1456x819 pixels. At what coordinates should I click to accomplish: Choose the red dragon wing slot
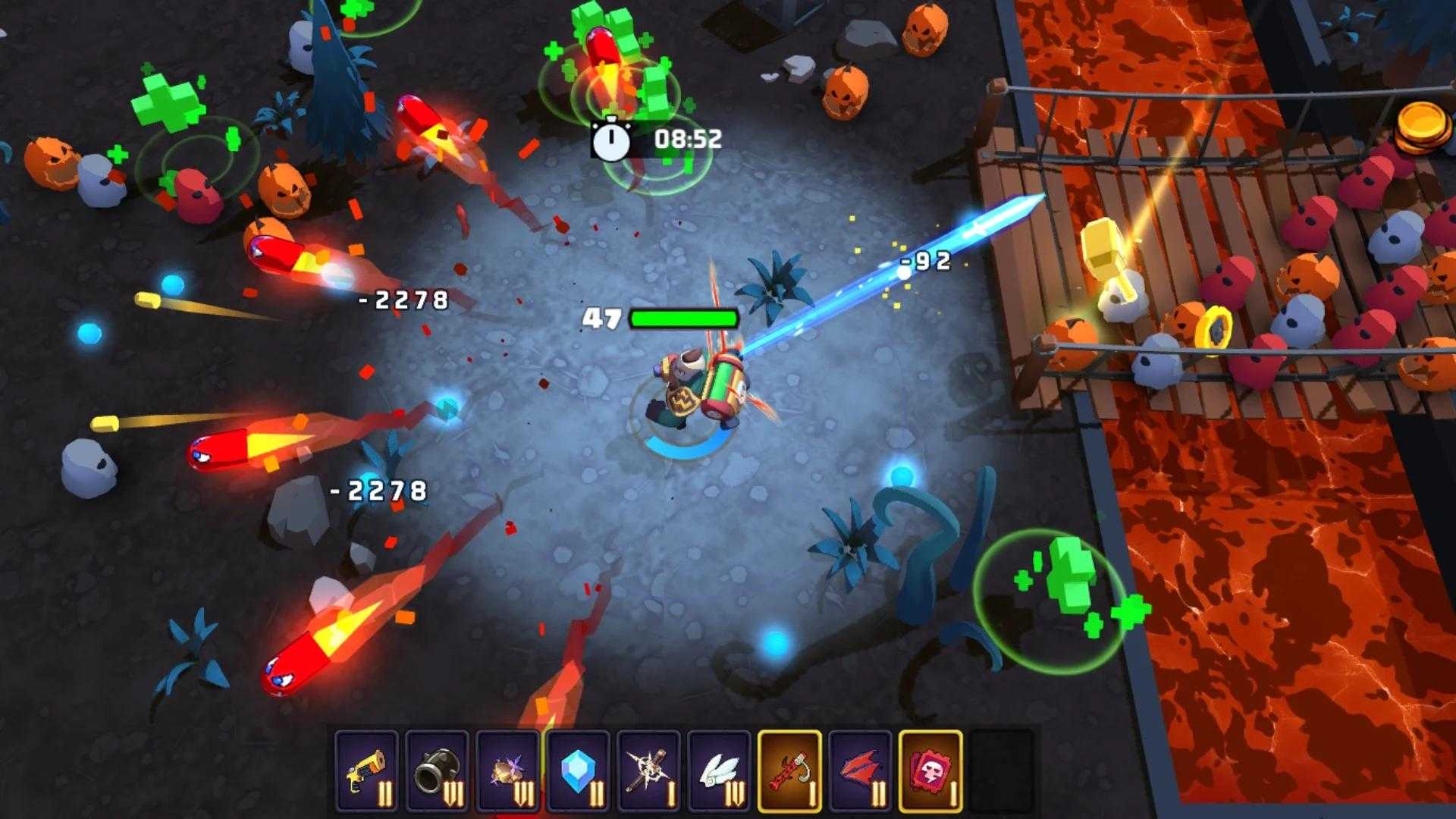(x=861, y=771)
